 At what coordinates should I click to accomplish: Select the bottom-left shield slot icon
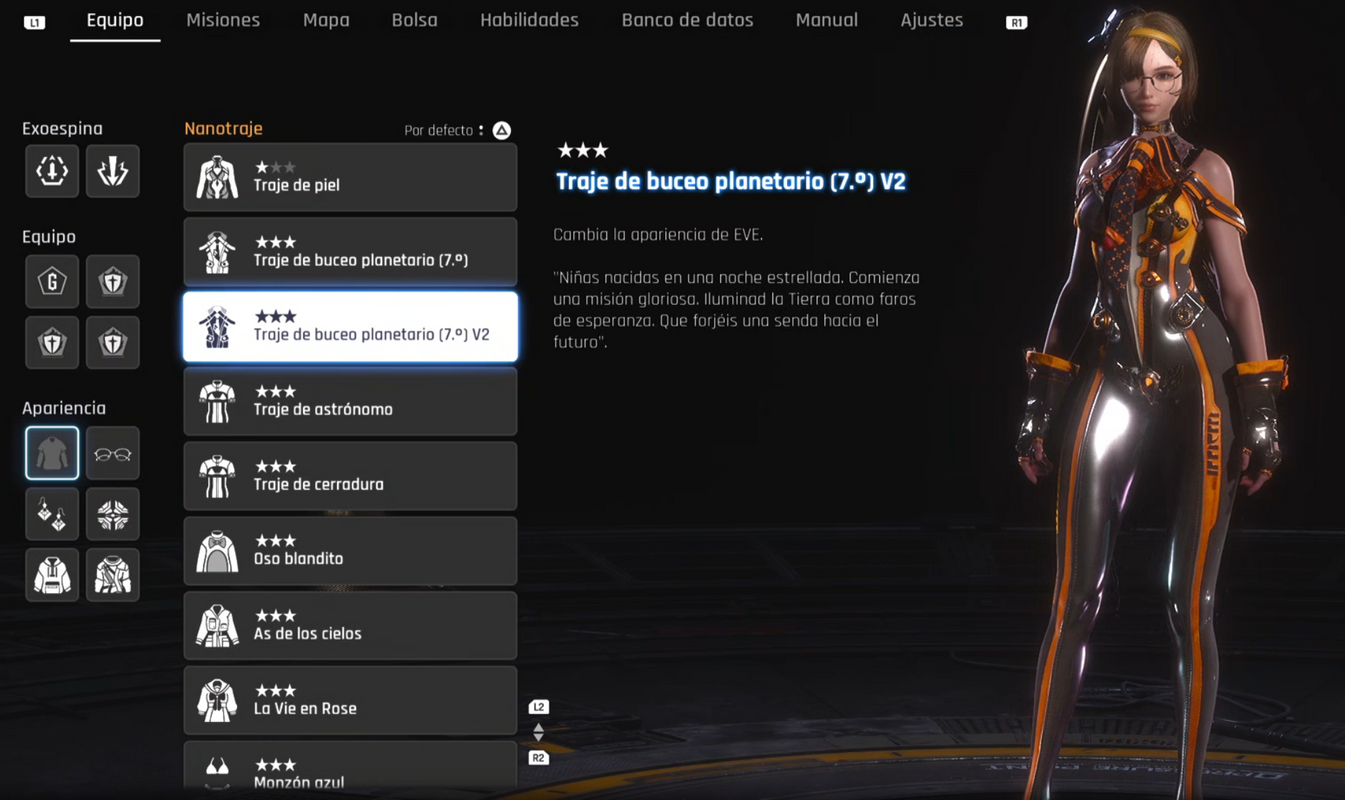coord(51,342)
